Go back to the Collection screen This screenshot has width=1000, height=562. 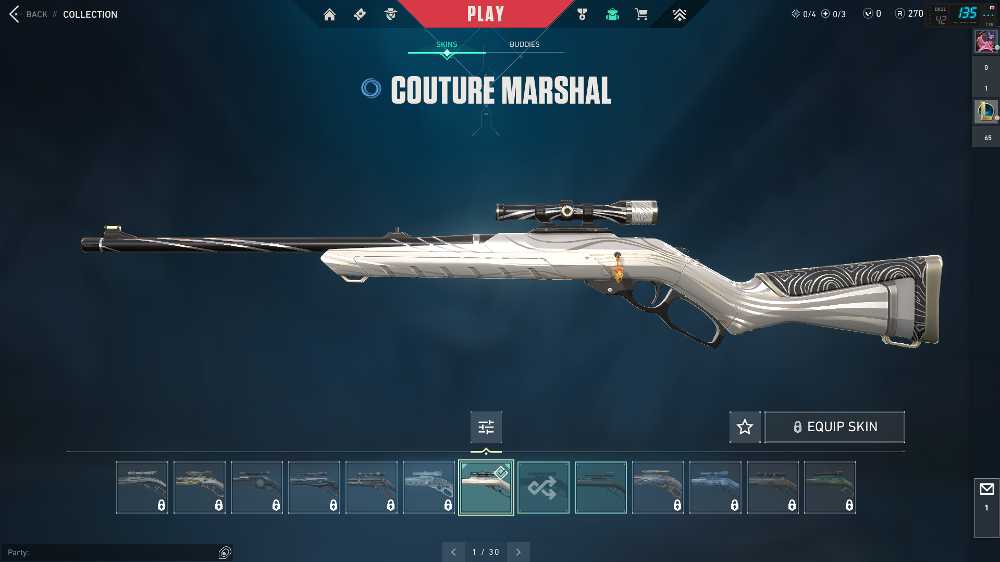pyautogui.click(x=28, y=14)
